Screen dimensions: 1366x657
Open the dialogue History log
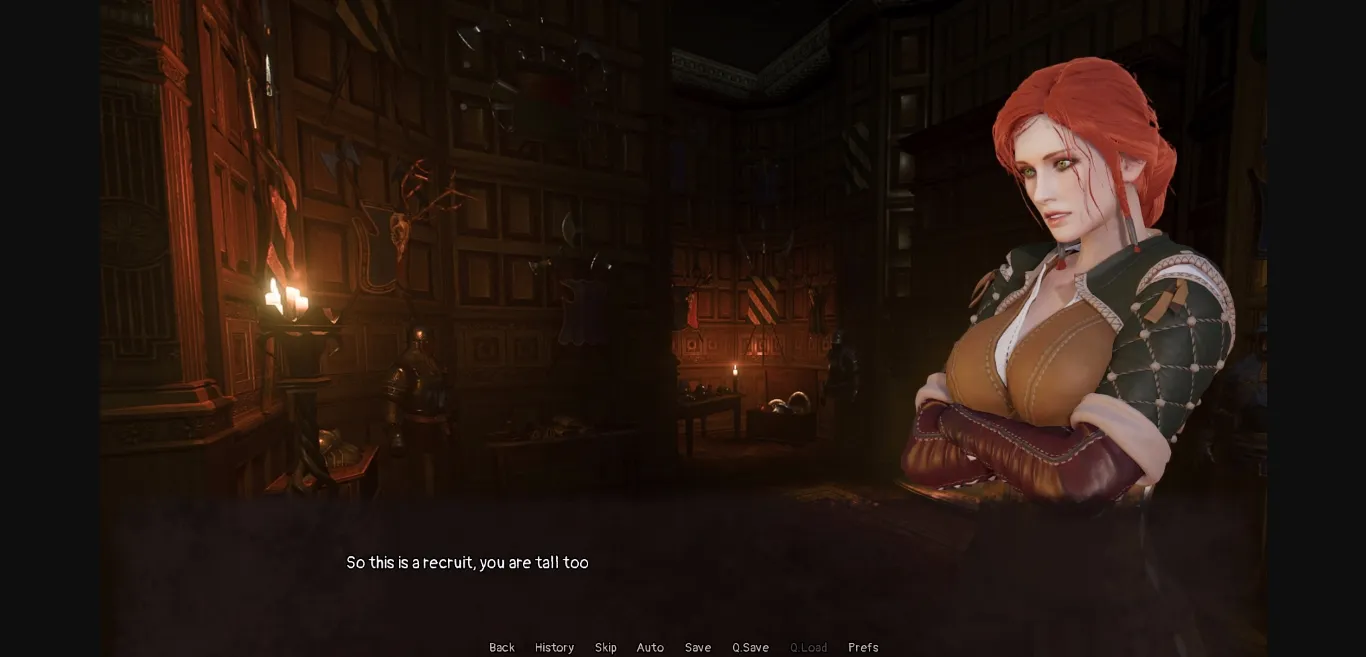pyautogui.click(x=554, y=647)
